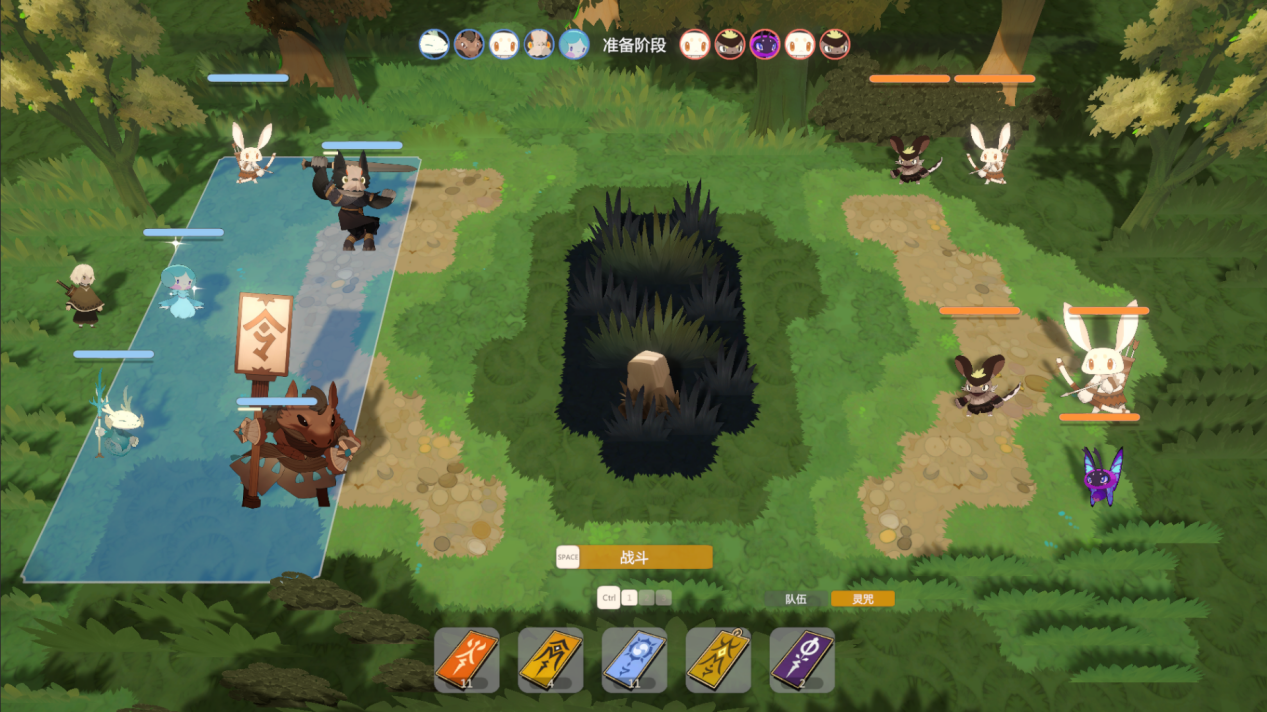The height and width of the screenshot is (712, 1267).
Task: Click the white axolotl ally portrait
Action: 434,44
